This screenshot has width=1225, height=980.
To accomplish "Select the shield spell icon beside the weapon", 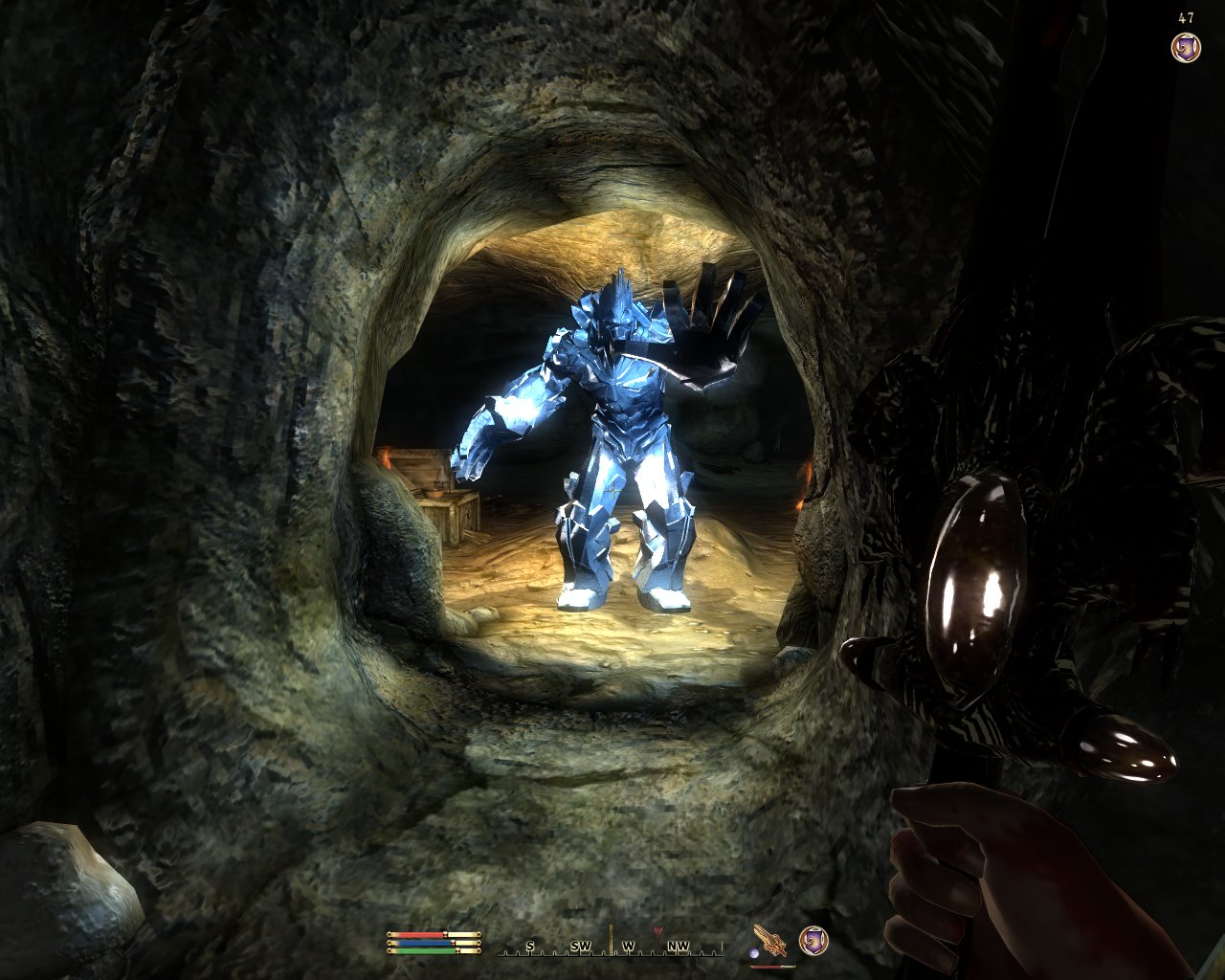I will point(813,941).
